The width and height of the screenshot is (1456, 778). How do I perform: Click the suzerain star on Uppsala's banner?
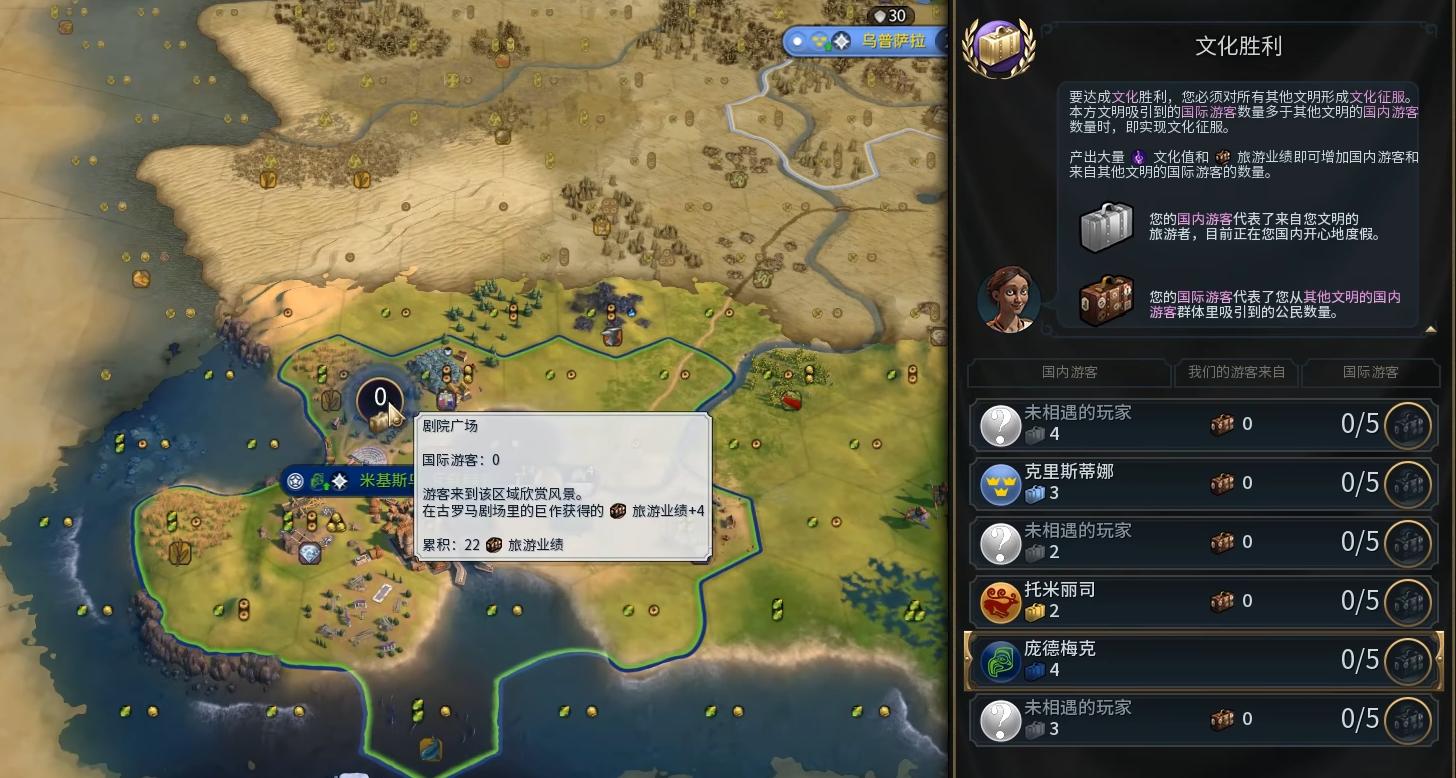[x=843, y=41]
